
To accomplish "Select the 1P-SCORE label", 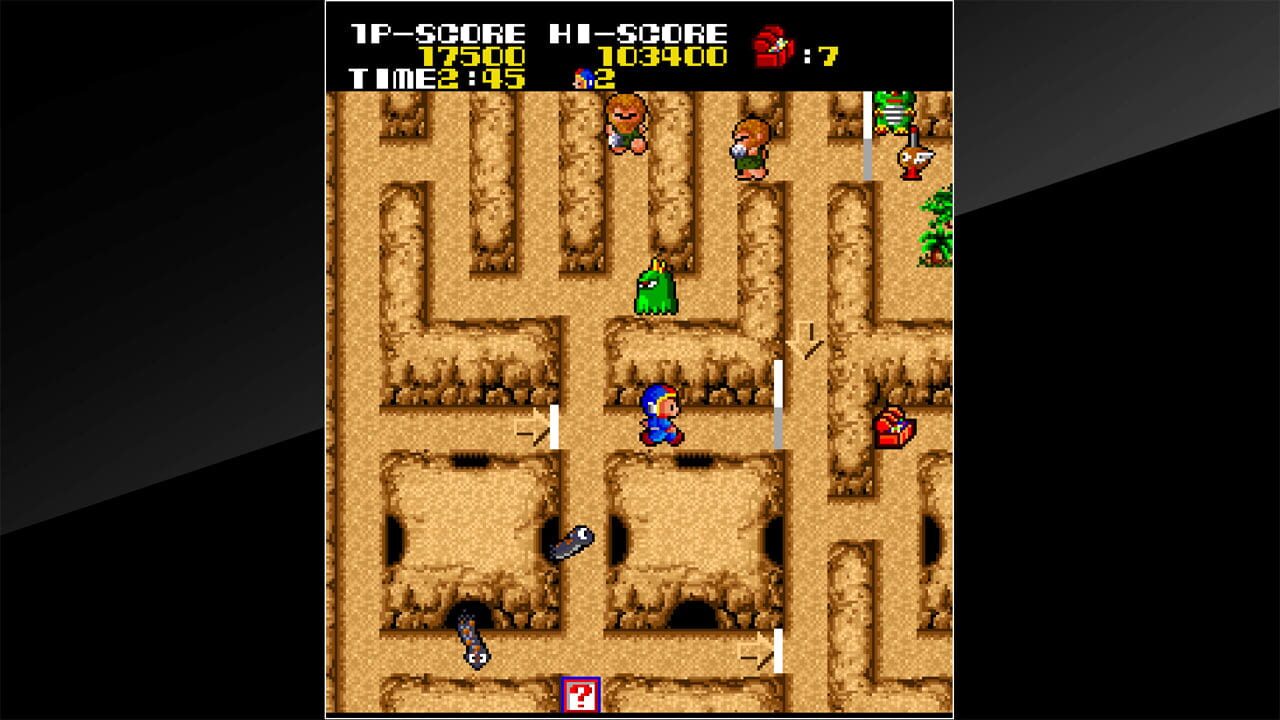I will click(437, 30).
